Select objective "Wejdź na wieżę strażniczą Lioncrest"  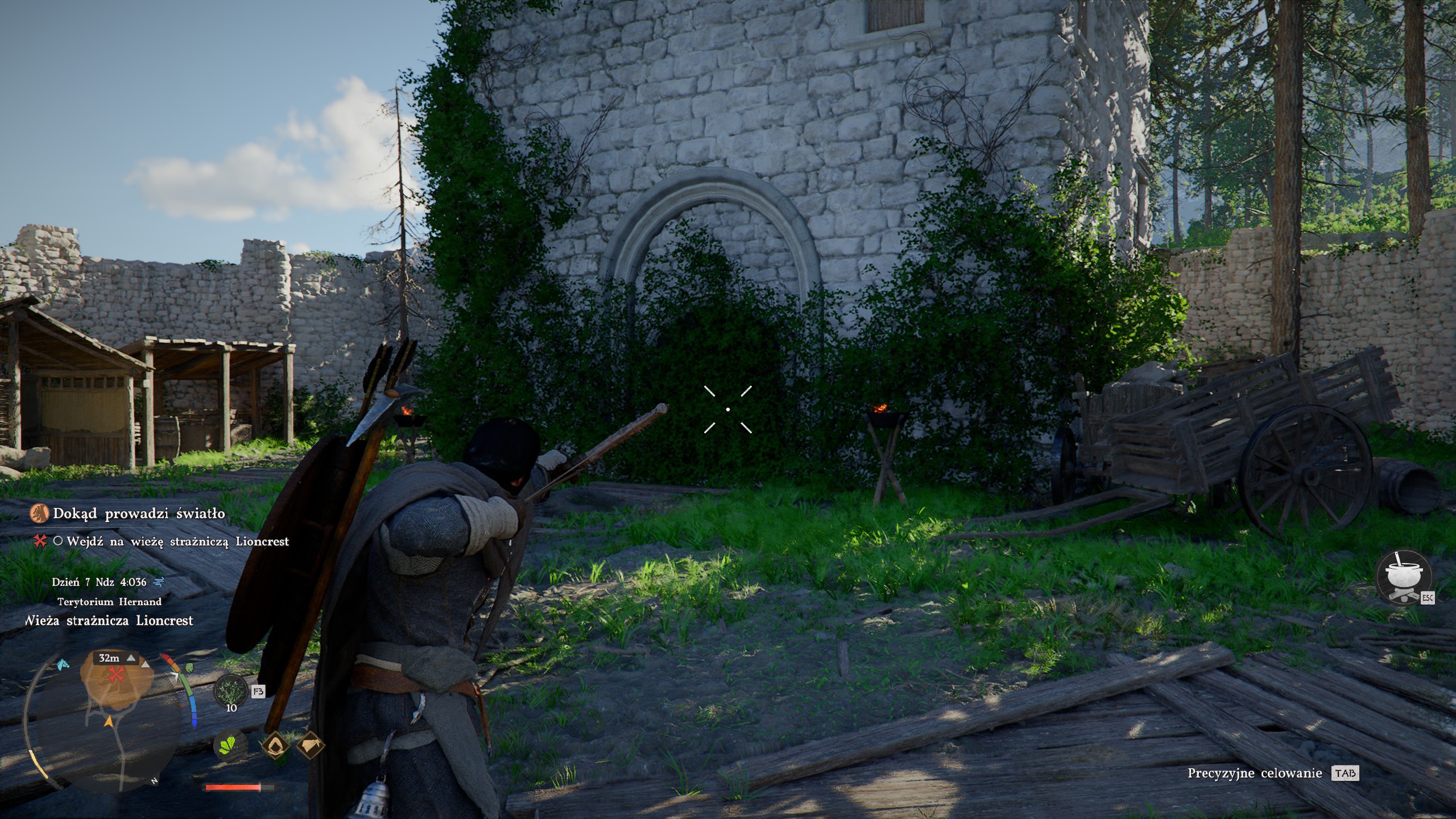(177, 541)
